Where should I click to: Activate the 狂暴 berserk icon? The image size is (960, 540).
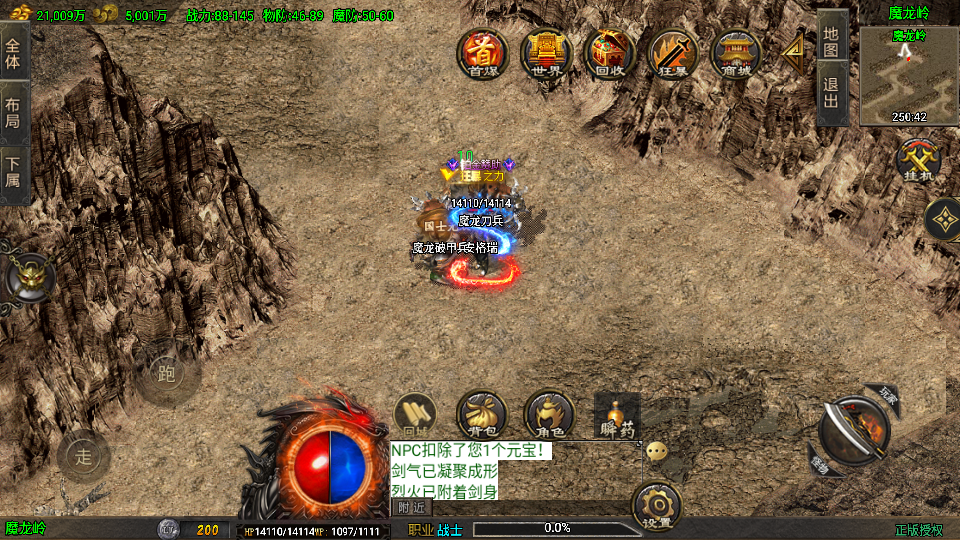point(673,53)
